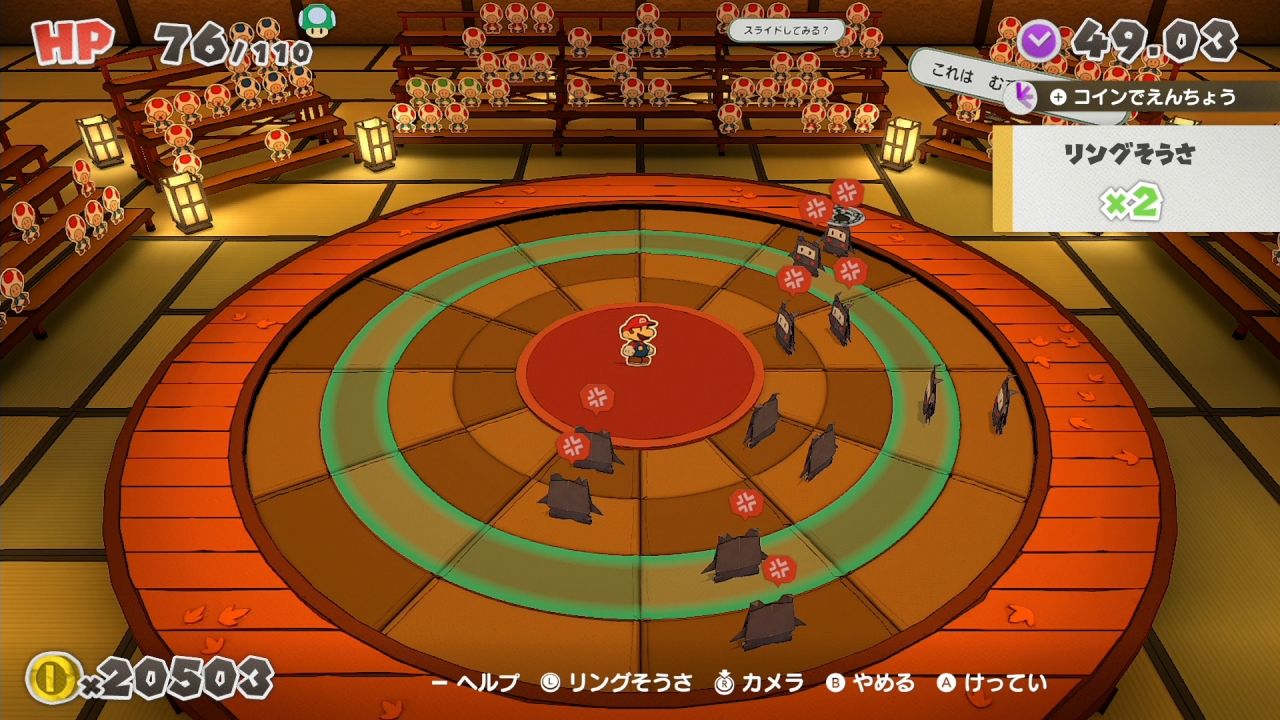
Task: Cancel with the やめる option
Action: [870, 683]
